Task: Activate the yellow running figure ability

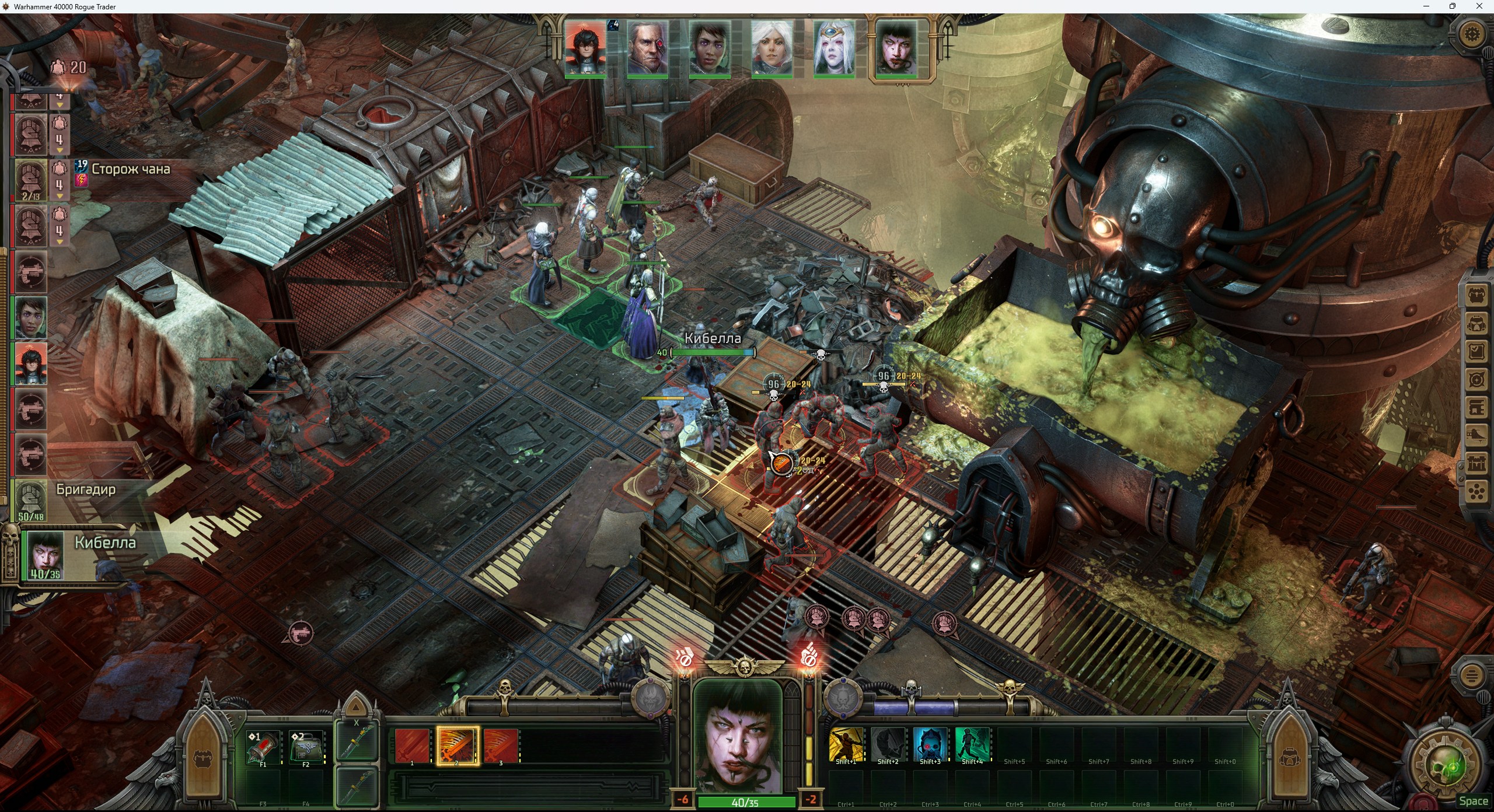Action: [x=846, y=744]
